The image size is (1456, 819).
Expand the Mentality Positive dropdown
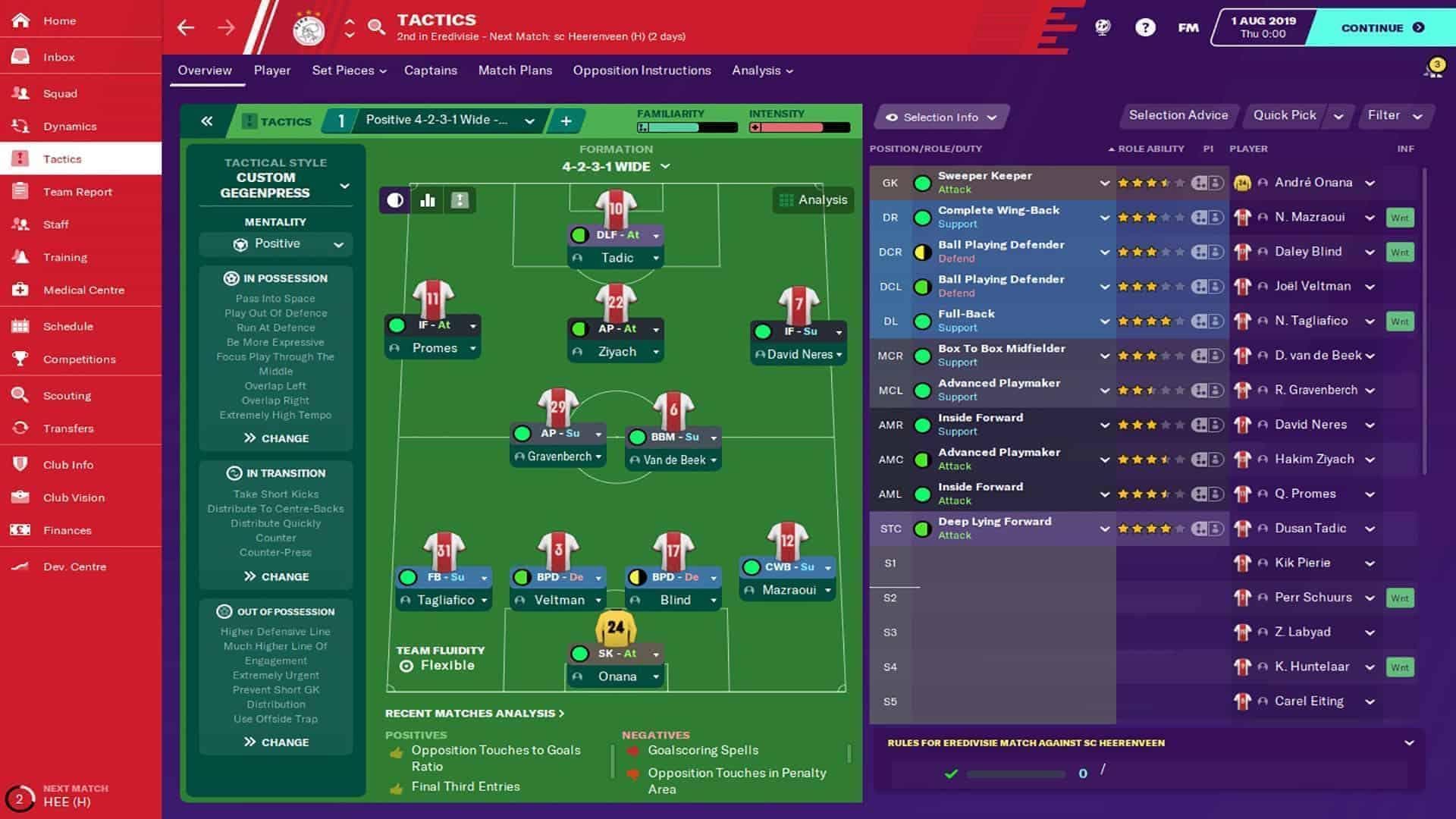pyautogui.click(x=275, y=243)
